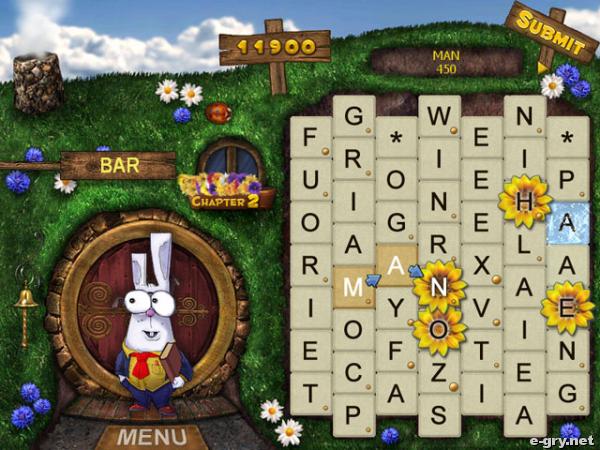The image size is (600, 450).
Task: Click the letter Z tile
Action: (438, 371)
